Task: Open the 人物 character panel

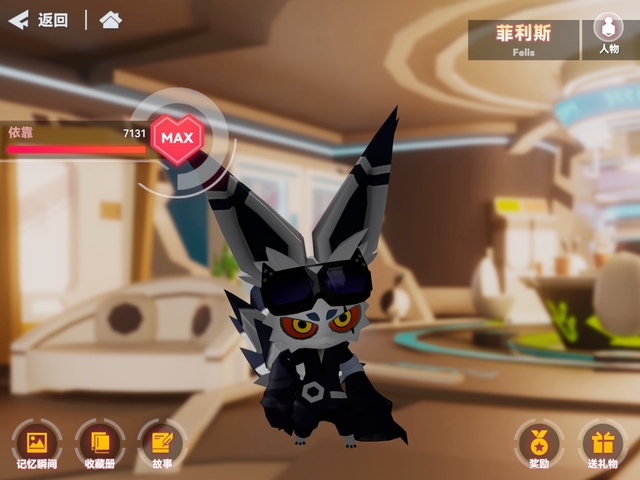Action: (x=608, y=35)
